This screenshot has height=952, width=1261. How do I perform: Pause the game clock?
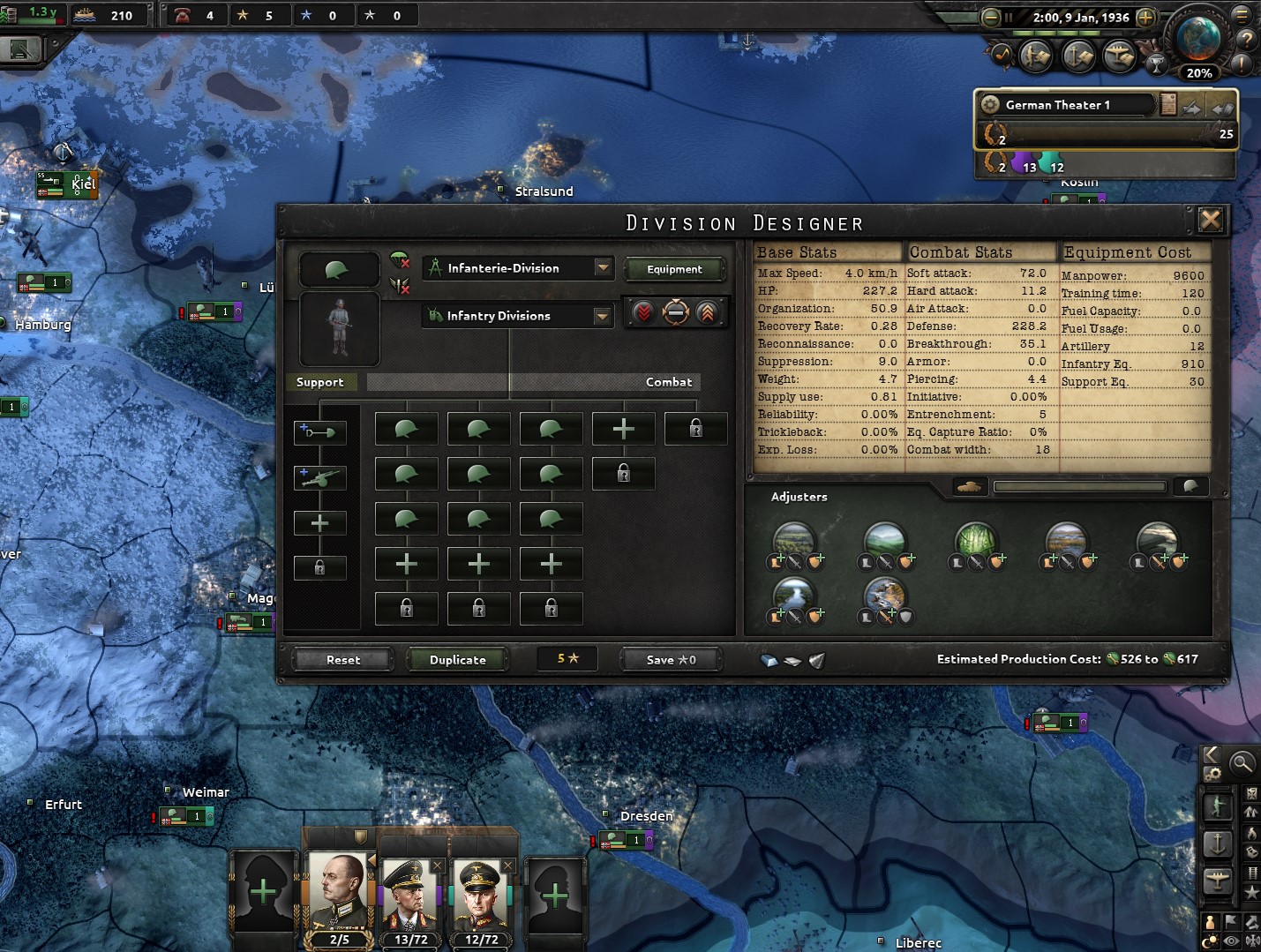point(1009,17)
